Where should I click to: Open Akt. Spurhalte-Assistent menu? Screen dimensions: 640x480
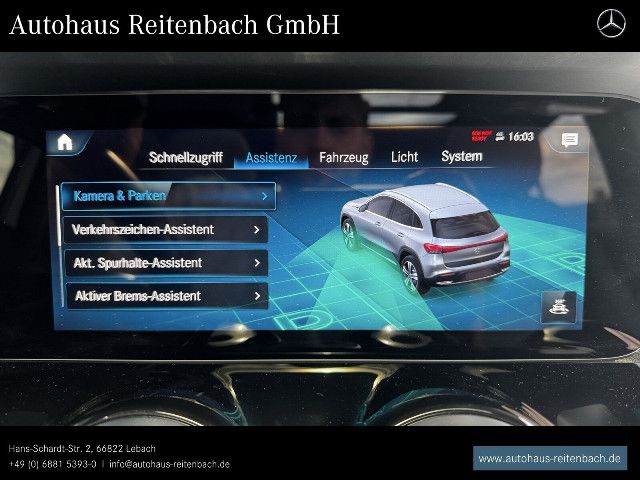166,263
